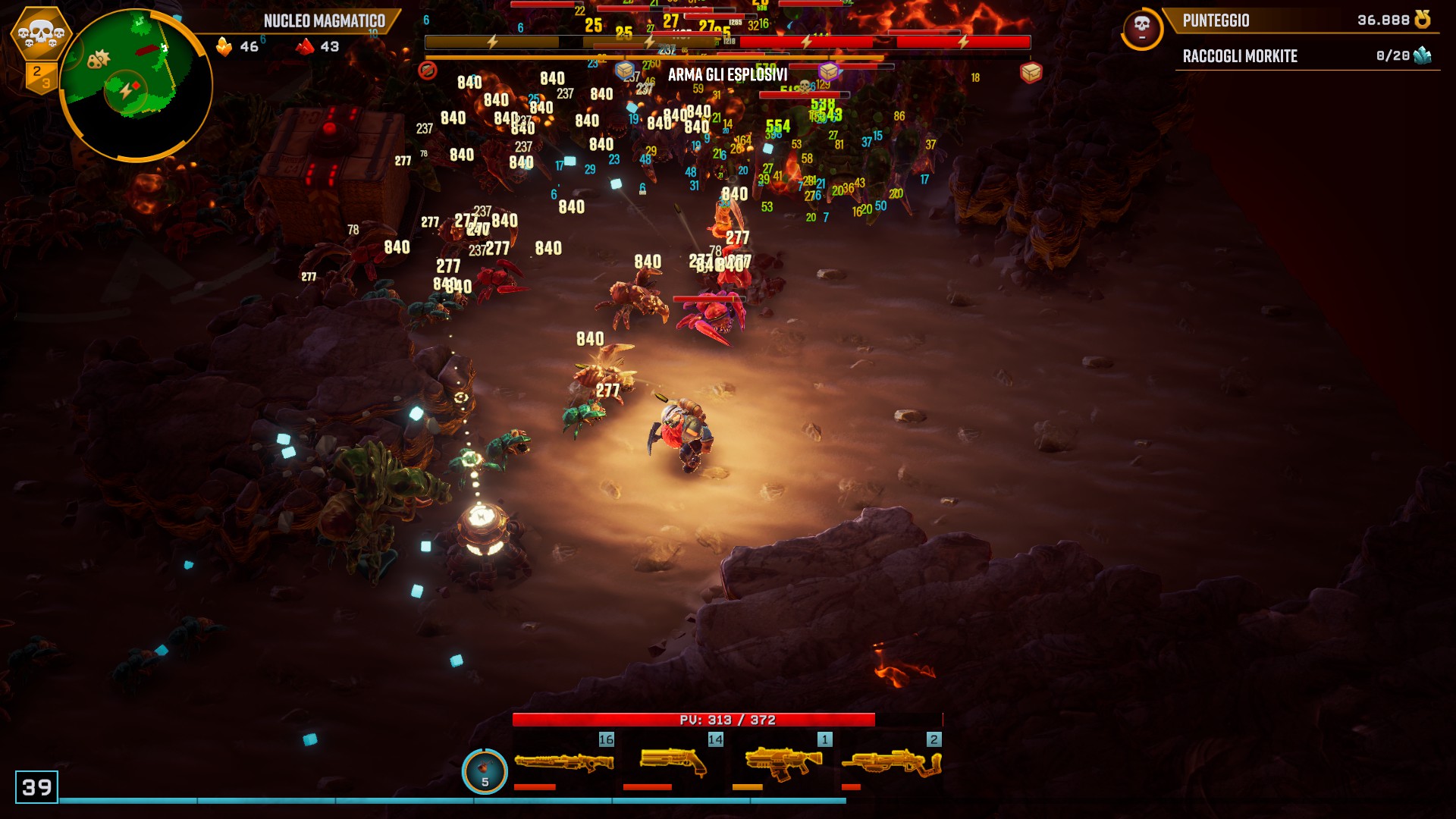Select the level 1 assault rifle slot
1456x819 pixels.
[x=783, y=762]
